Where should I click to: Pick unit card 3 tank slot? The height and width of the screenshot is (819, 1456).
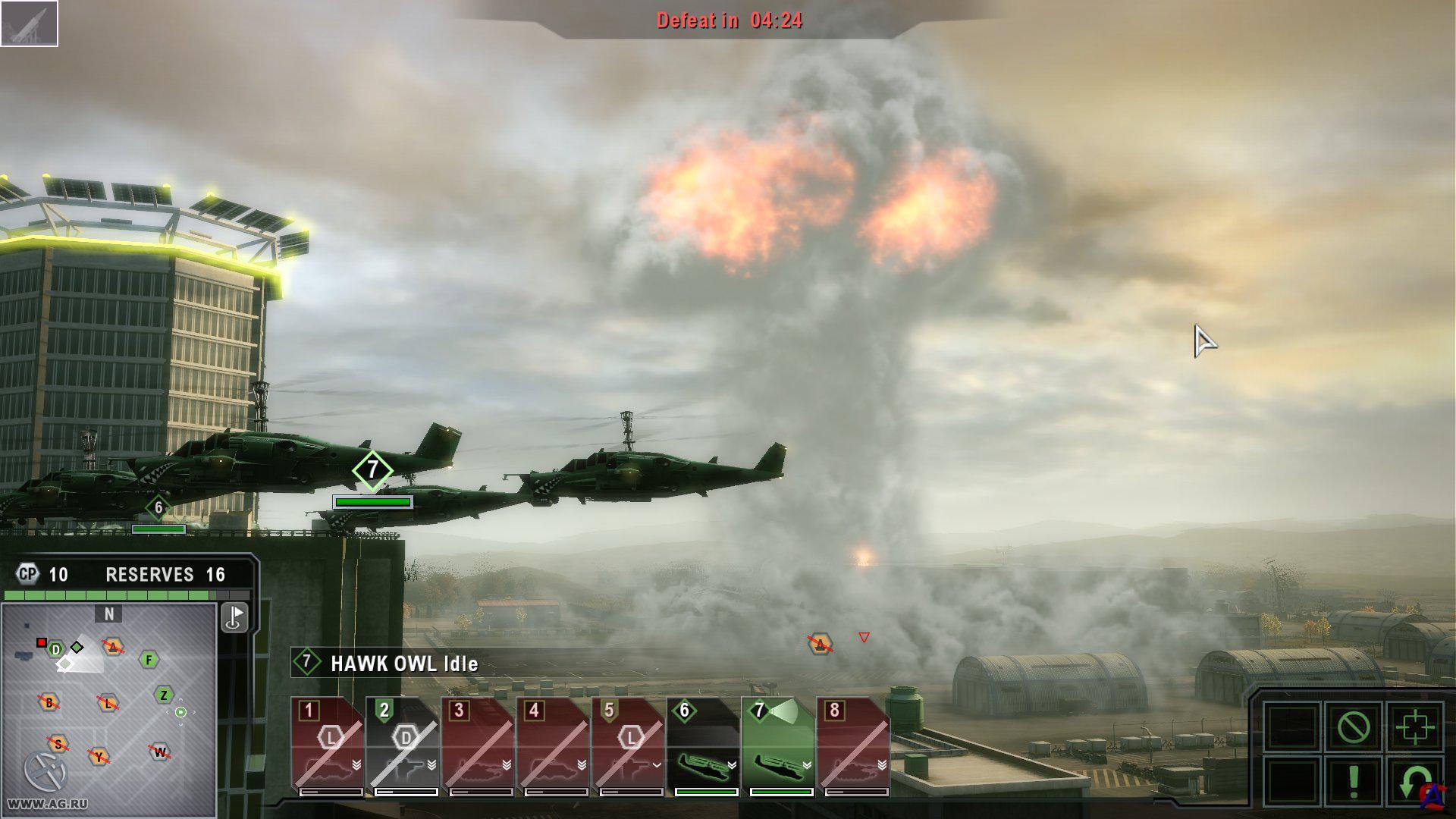coord(478,747)
